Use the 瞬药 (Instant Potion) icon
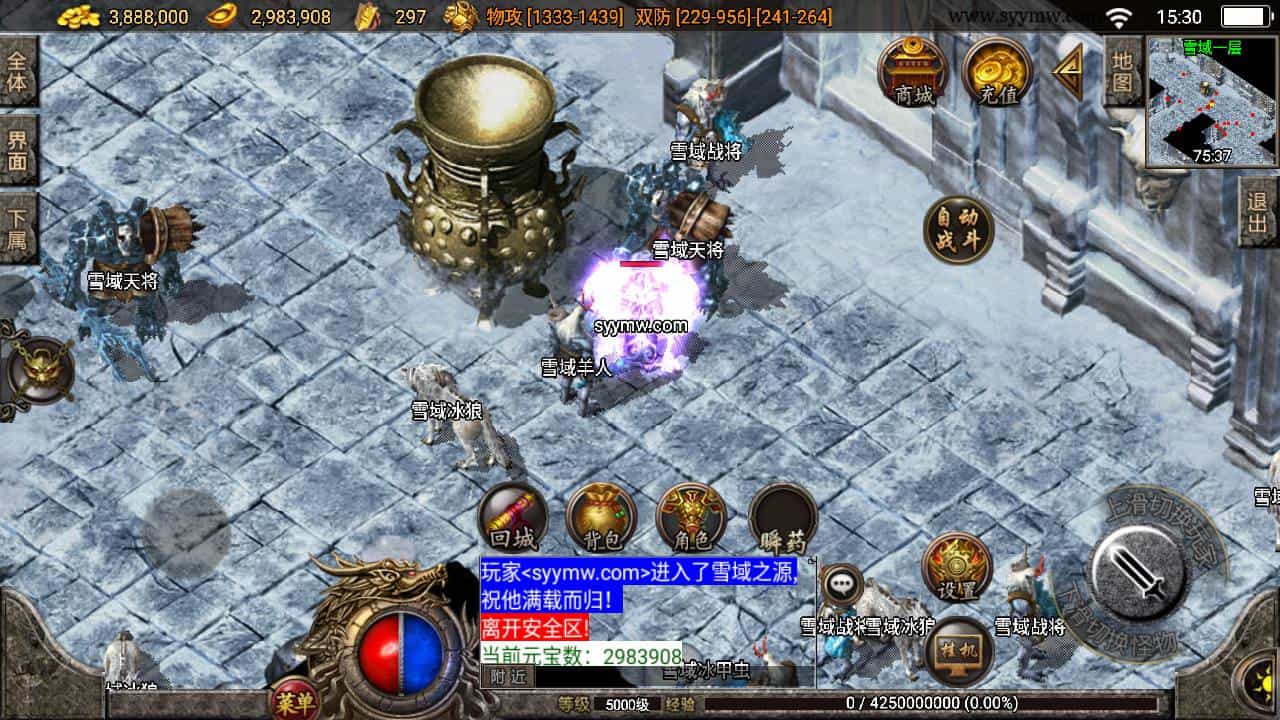1280x720 pixels. [x=782, y=517]
